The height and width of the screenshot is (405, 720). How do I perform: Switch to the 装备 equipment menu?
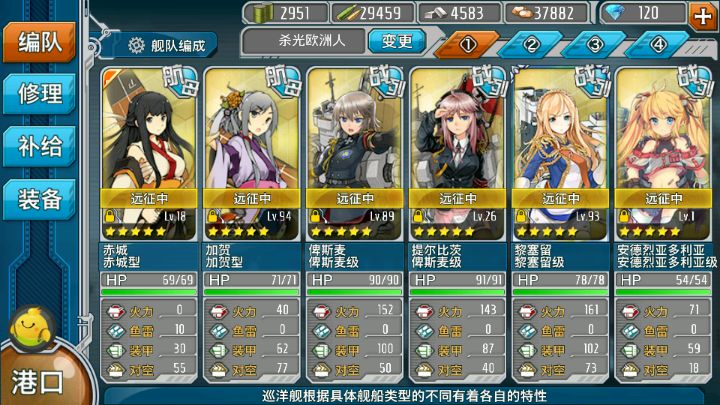coord(40,199)
